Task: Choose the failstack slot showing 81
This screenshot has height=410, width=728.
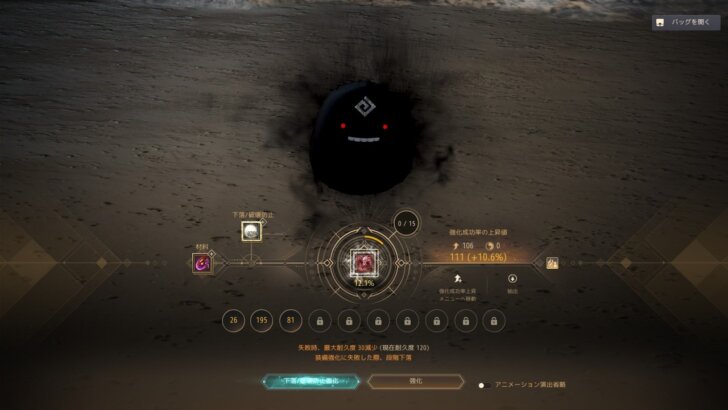Action: tap(292, 320)
